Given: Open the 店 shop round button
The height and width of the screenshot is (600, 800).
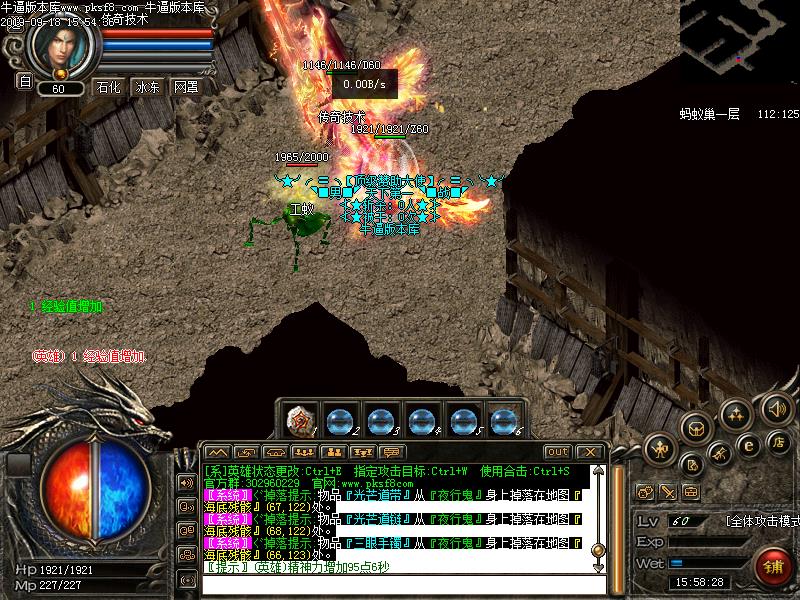Looking at the screenshot, I should [x=780, y=440].
